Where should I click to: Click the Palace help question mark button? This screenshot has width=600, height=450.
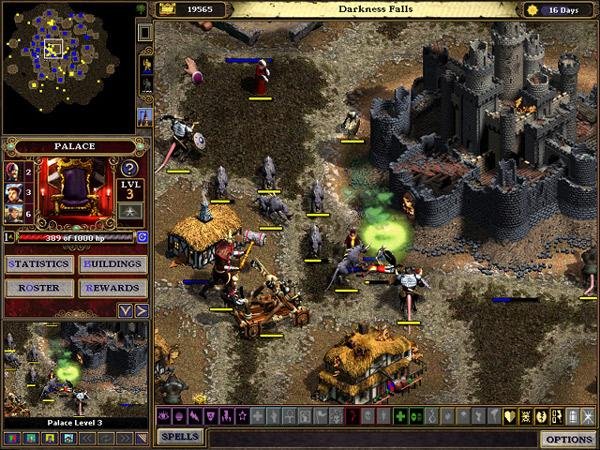tap(130, 169)
